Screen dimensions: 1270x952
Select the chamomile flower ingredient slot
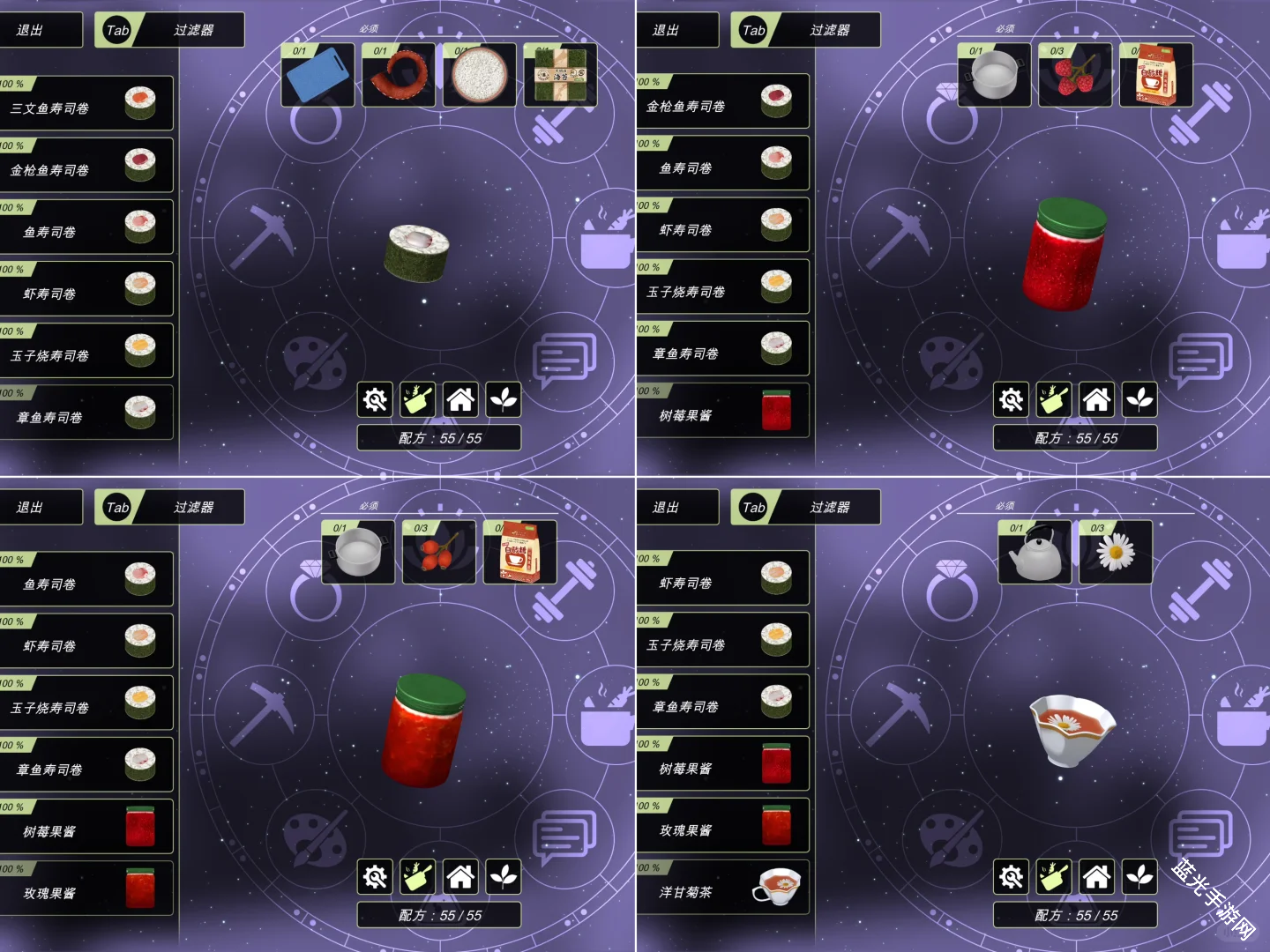pyautogui.click(x=1116, y=553)
